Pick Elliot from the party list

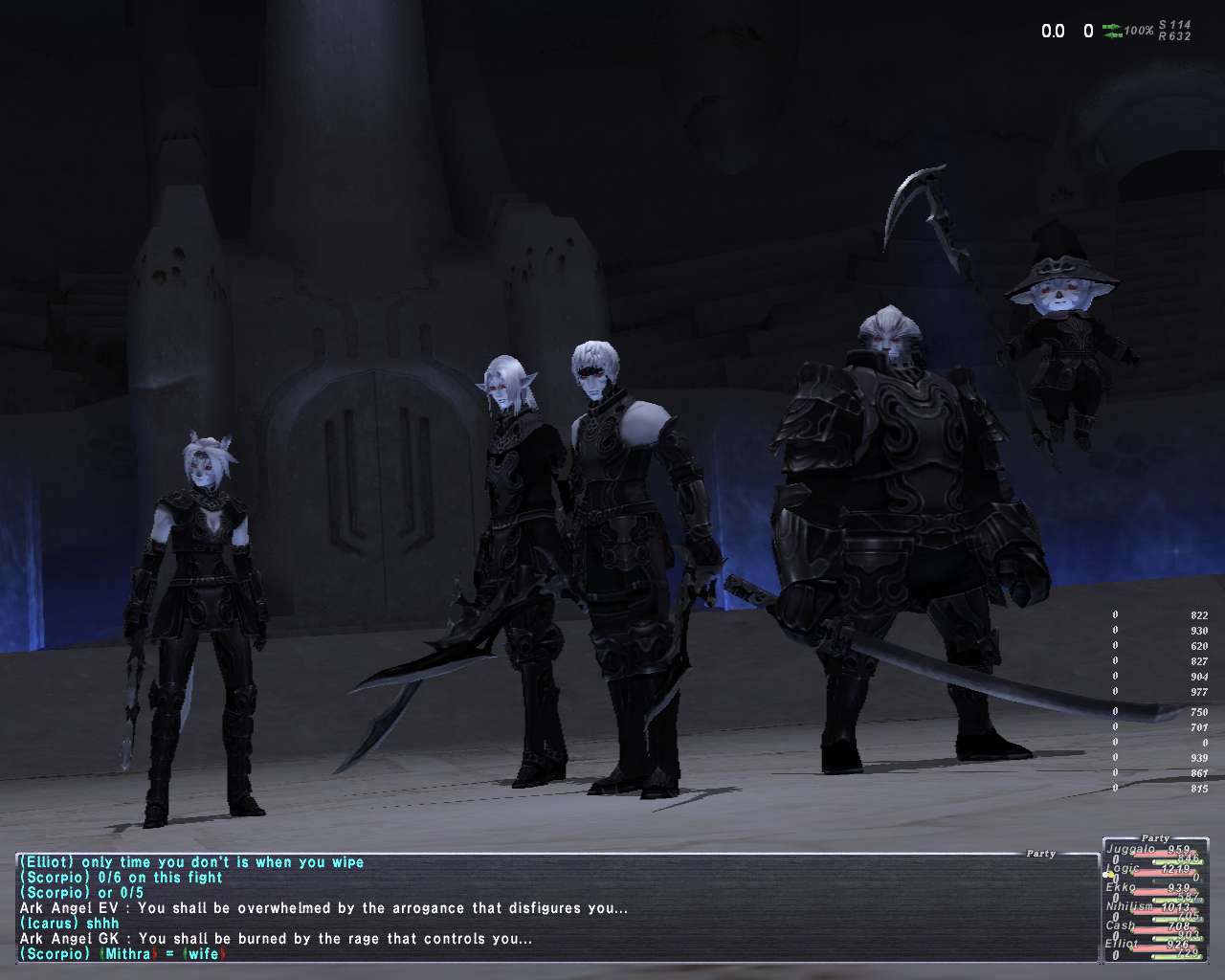tap(1123, 944)
